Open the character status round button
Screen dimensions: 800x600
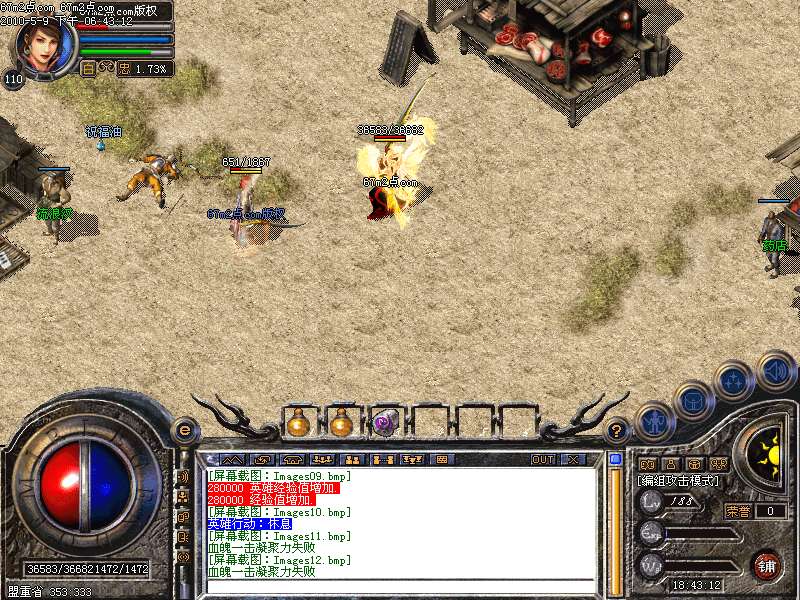coord(653,421)
